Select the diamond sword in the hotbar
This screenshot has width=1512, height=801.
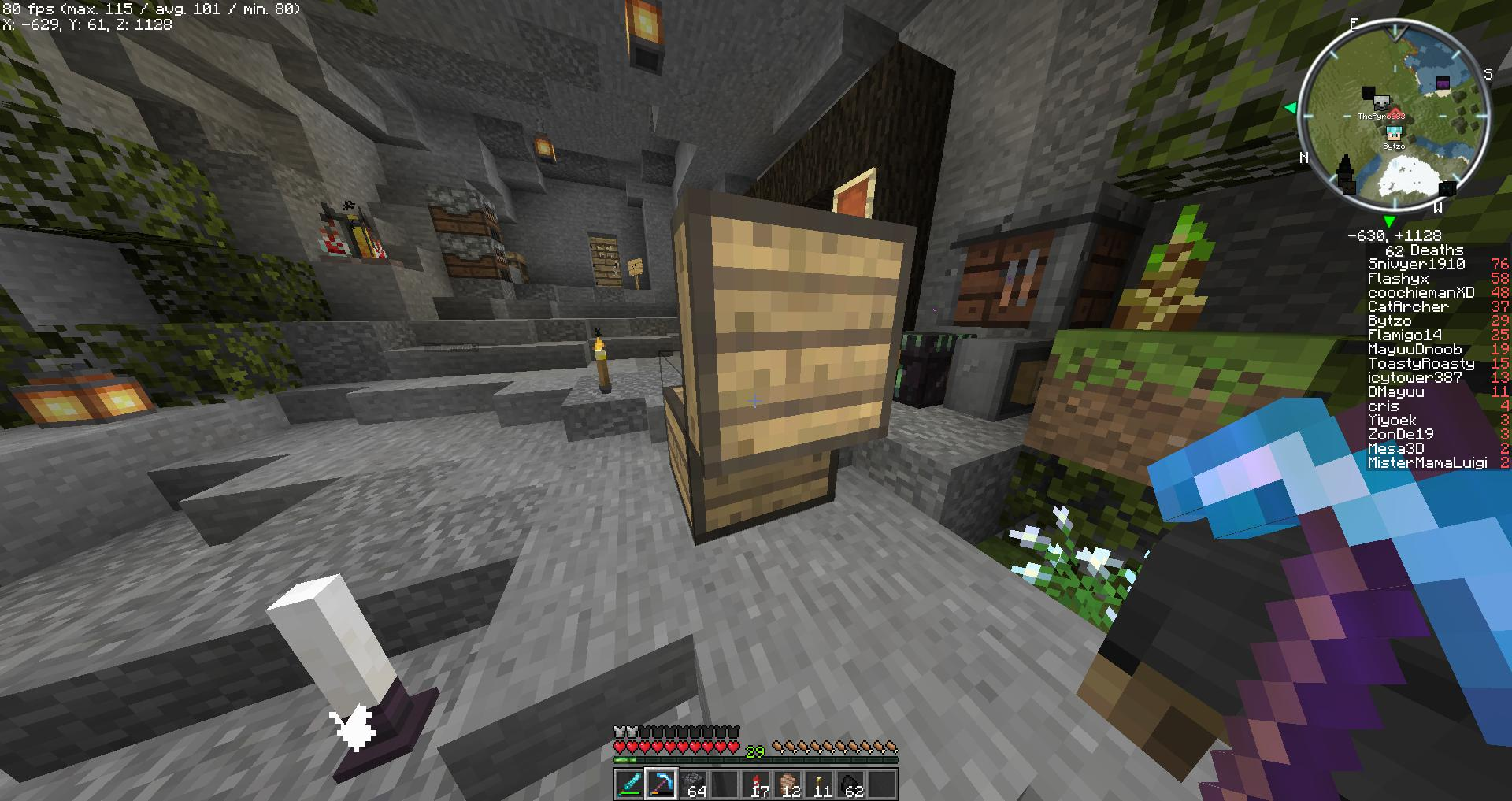click(x=630, y=784)
